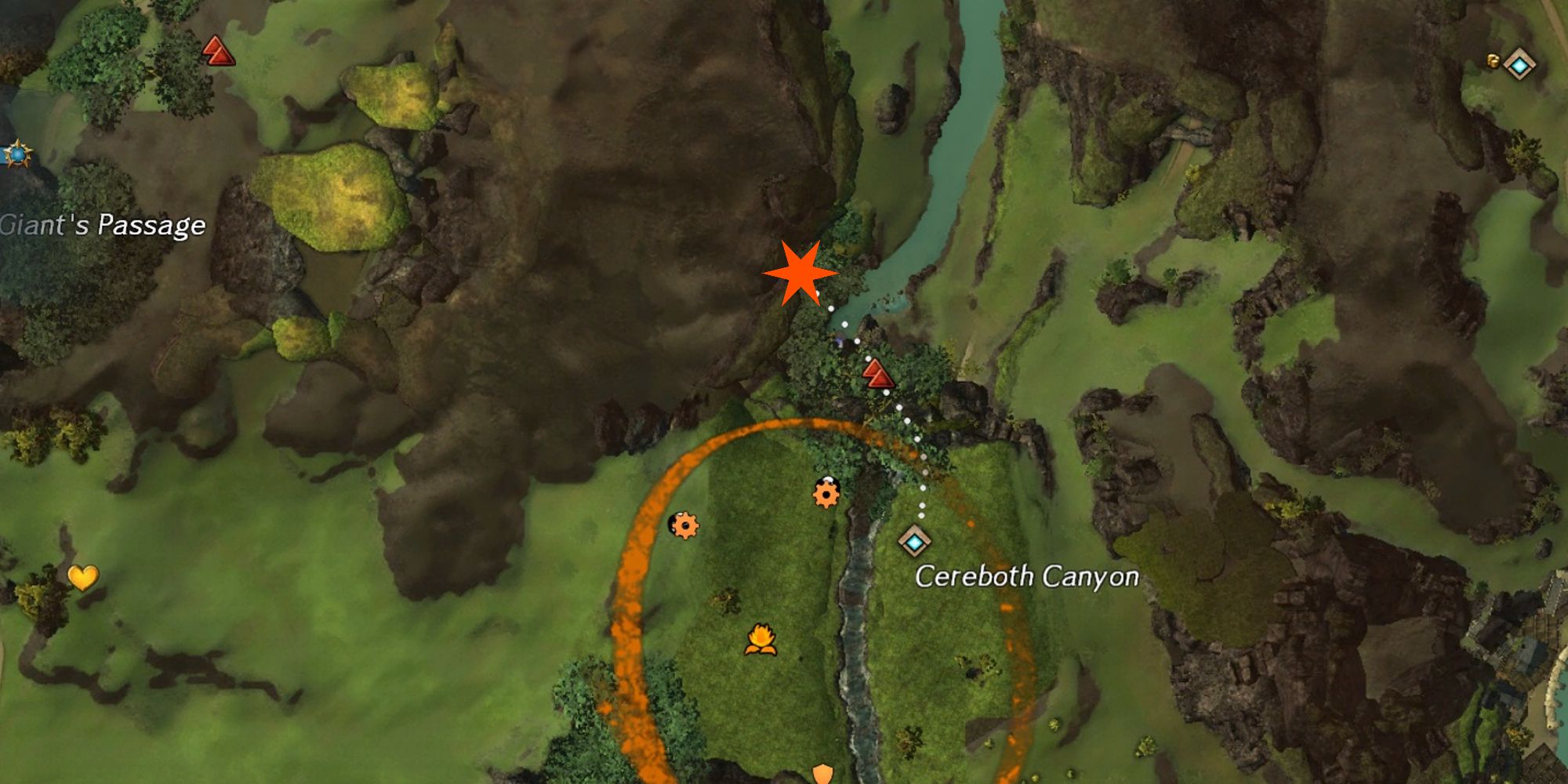Click the upper orange gear event icon
Viewport: 1568px width, 784px height.
tap(826, 495)
